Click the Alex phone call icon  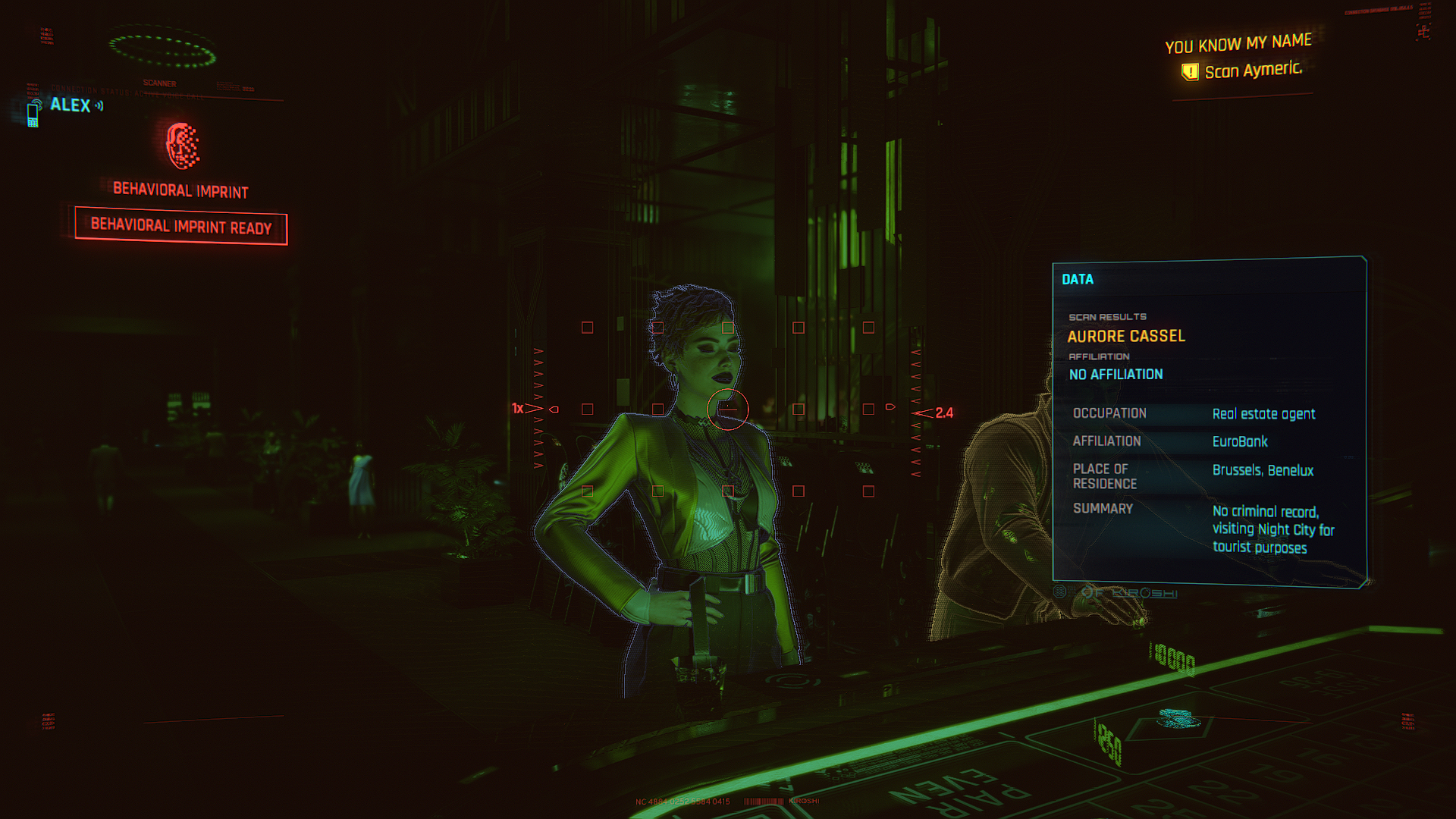point(33,113)
